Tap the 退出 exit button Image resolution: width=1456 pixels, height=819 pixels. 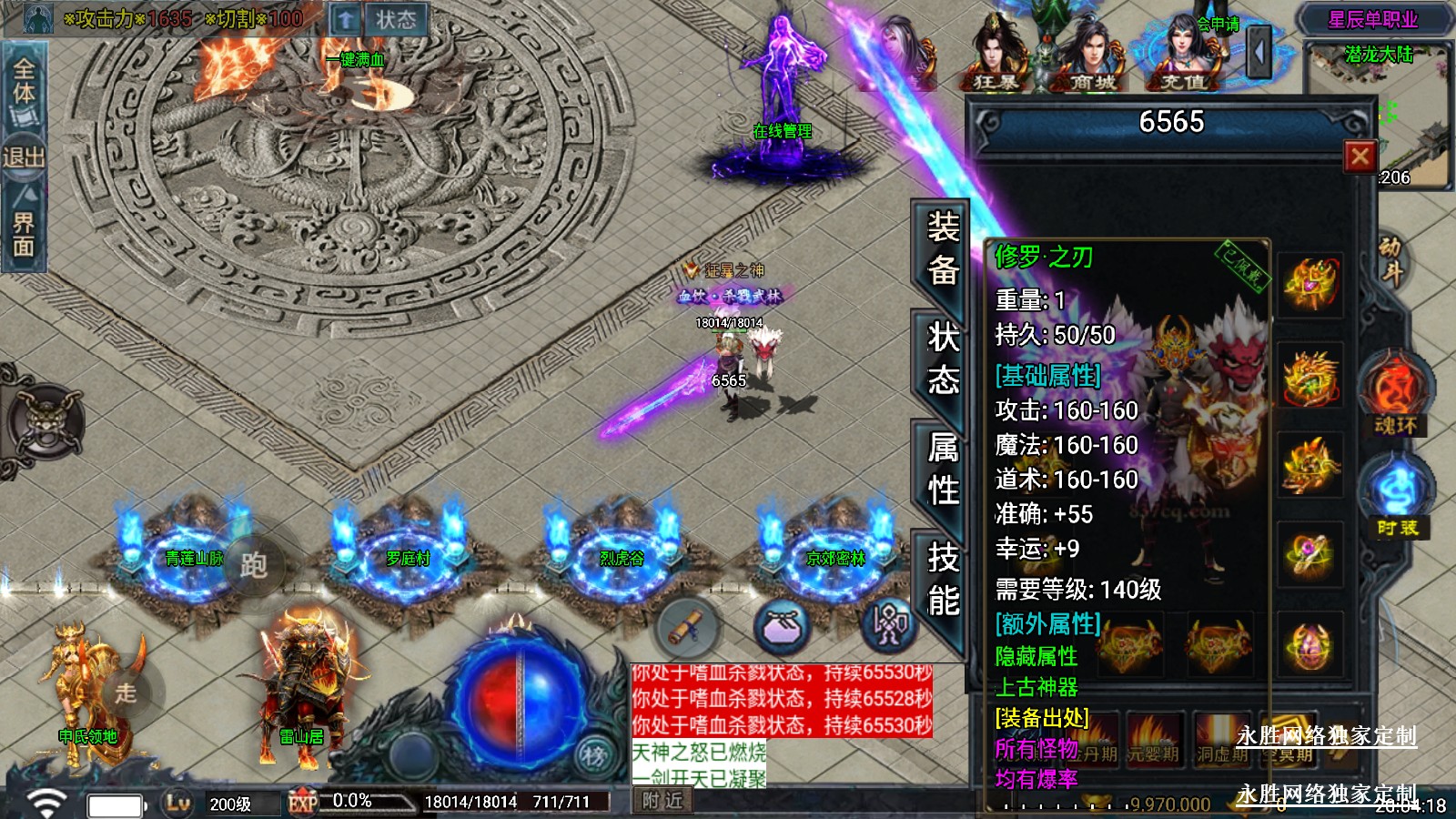pos(24,157)
